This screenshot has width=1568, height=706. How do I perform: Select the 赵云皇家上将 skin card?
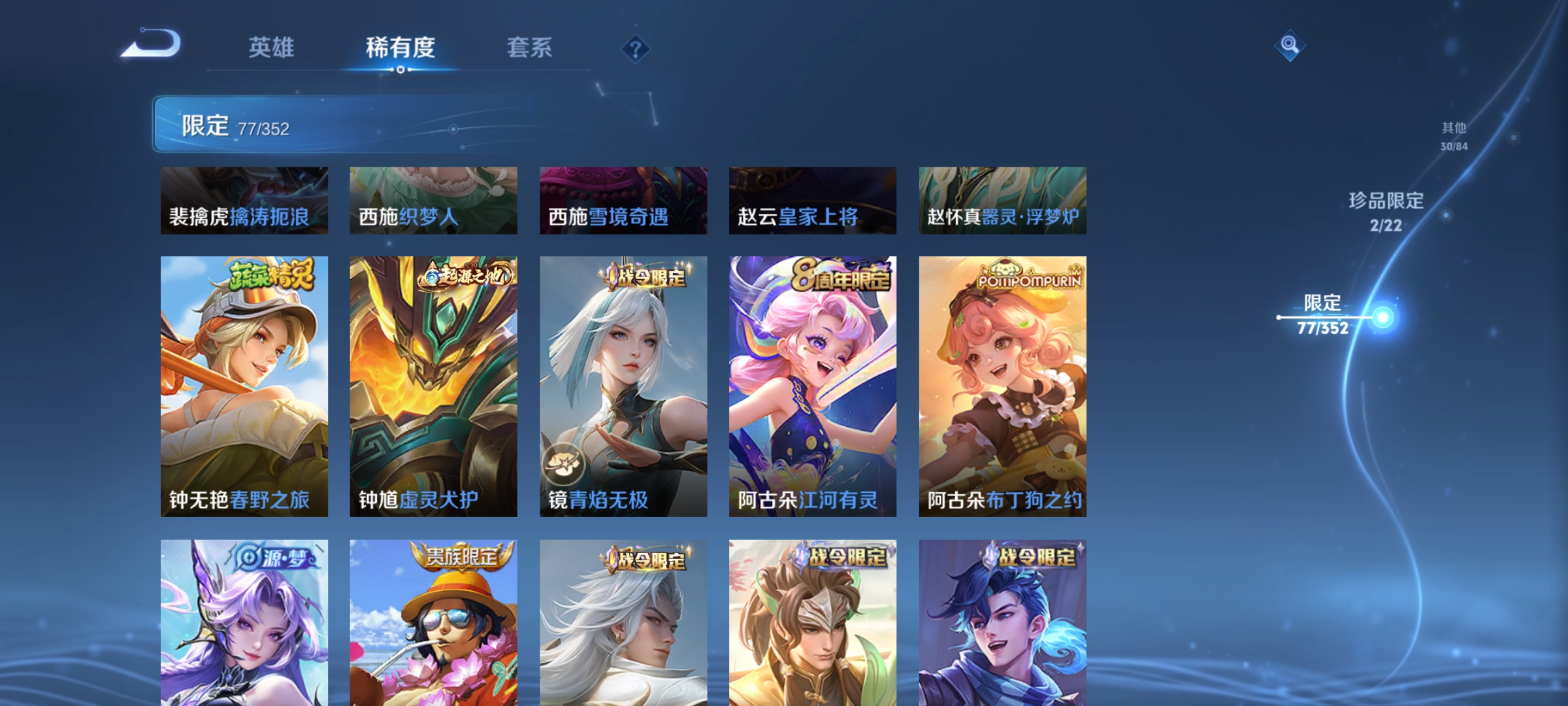tap(812, 201)
